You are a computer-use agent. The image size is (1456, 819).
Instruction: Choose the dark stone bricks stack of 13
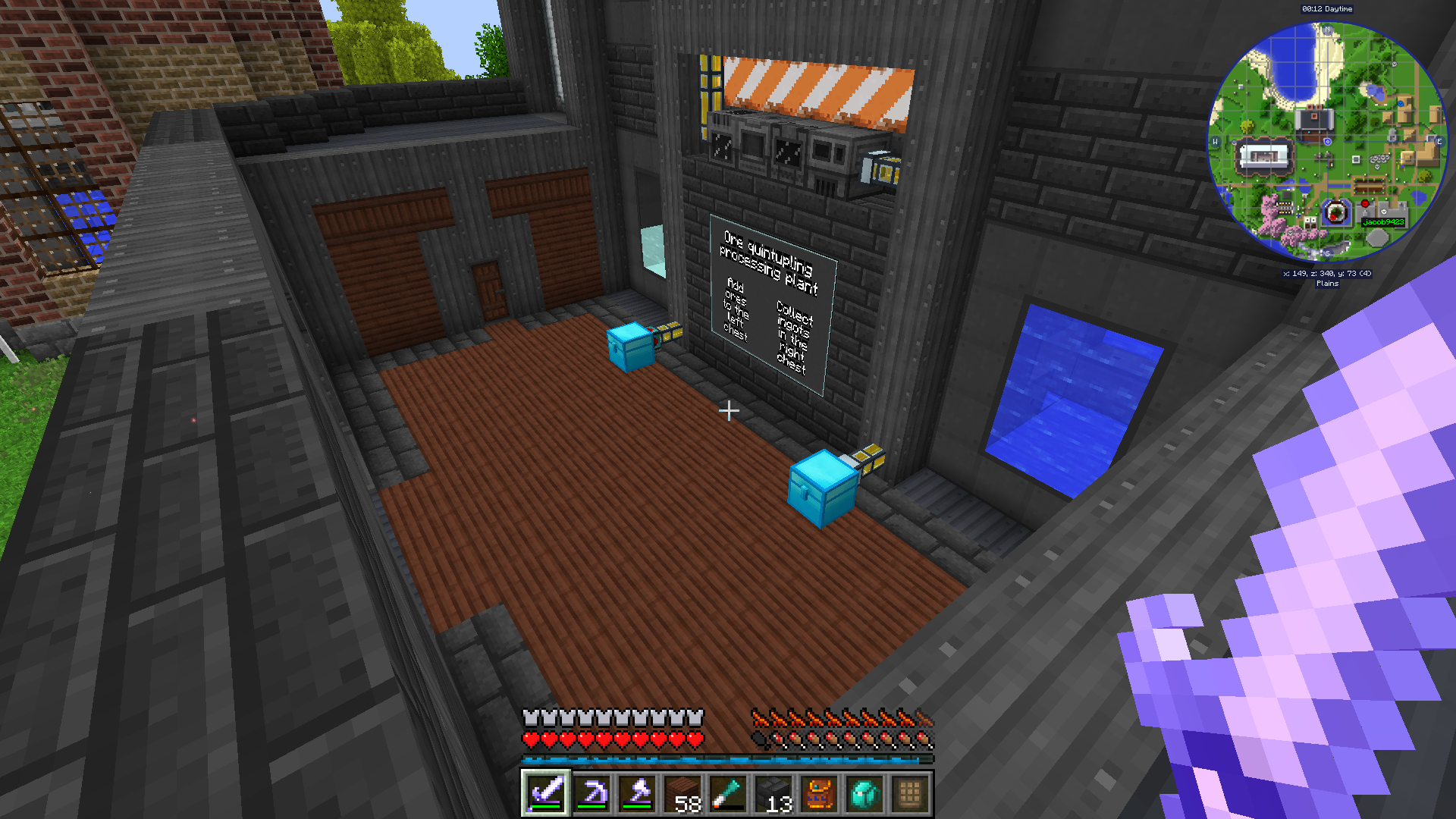point(773,794)
